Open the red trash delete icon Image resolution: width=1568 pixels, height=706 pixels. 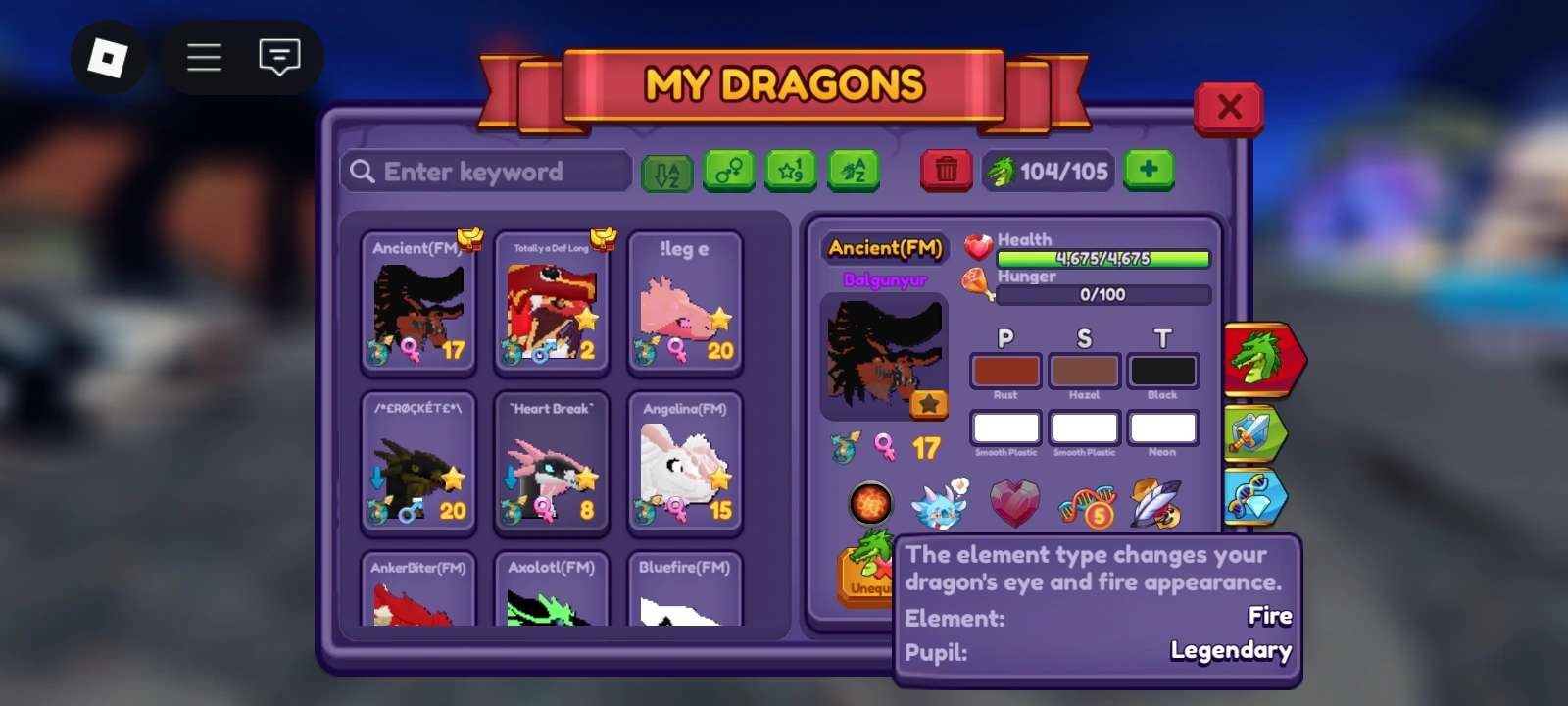946,171
